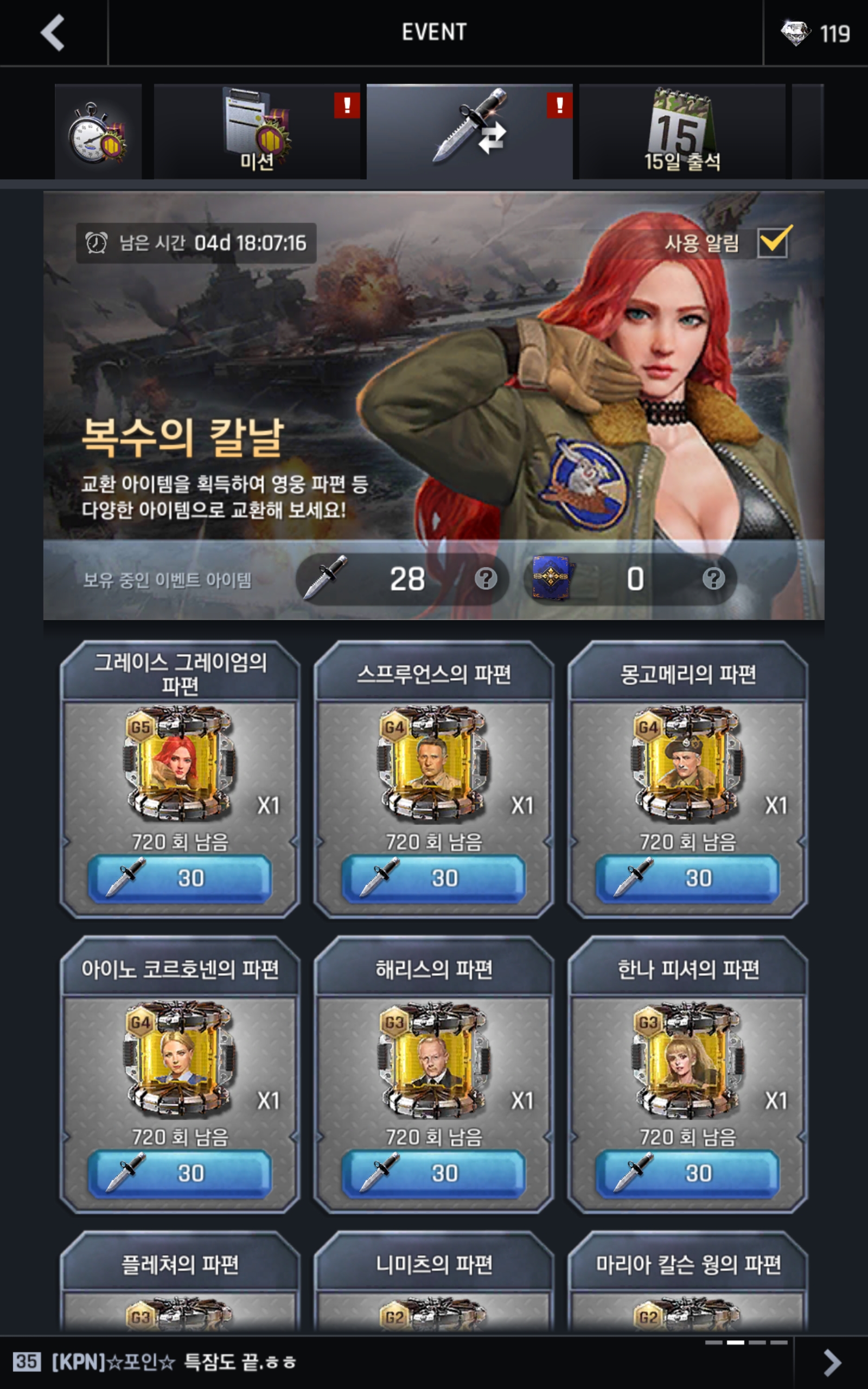Show help for the blue book item
The width and height of the screenshot is (868, 1389).
(x=713, y=578)
